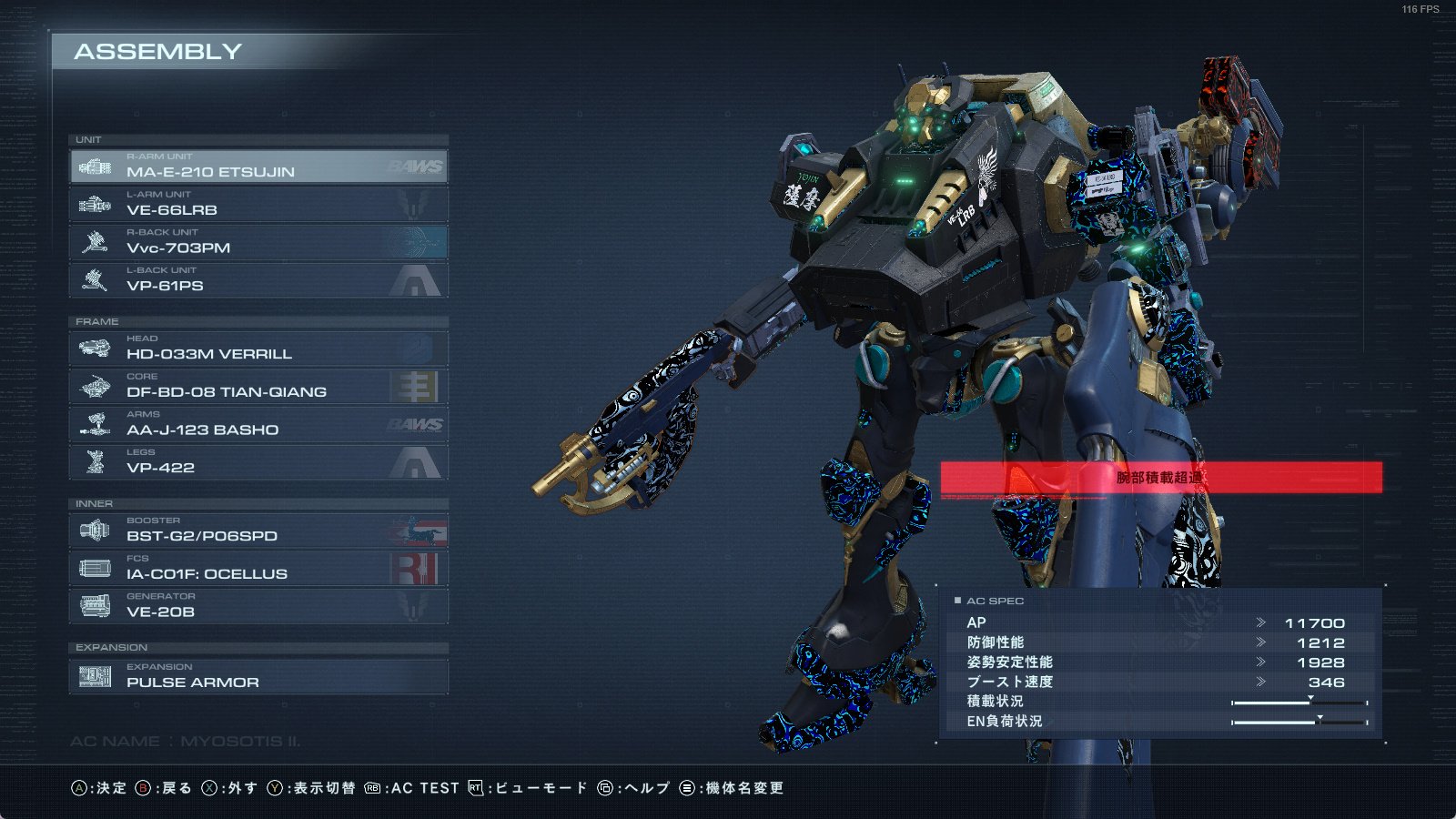The height and width of the screenshot is (819, 1456).
Task: Select the VP-61PS left back unit
Action: point(258,280)
